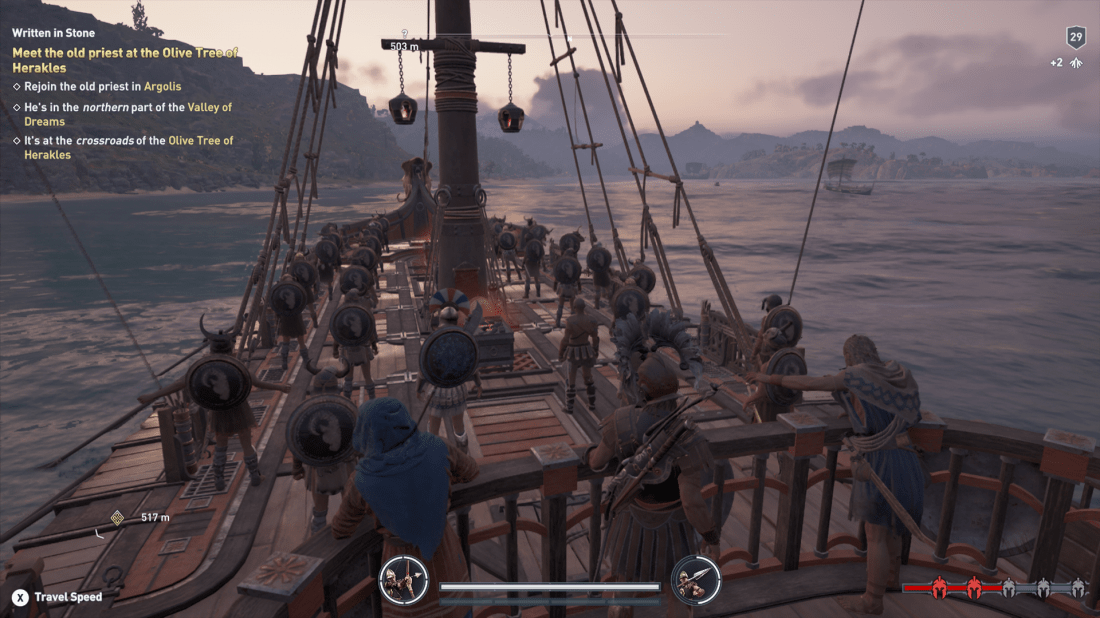Viewport: 1100px width, 618px height.
Task: Open the level 29 badge
Action: pos(1076,38)
